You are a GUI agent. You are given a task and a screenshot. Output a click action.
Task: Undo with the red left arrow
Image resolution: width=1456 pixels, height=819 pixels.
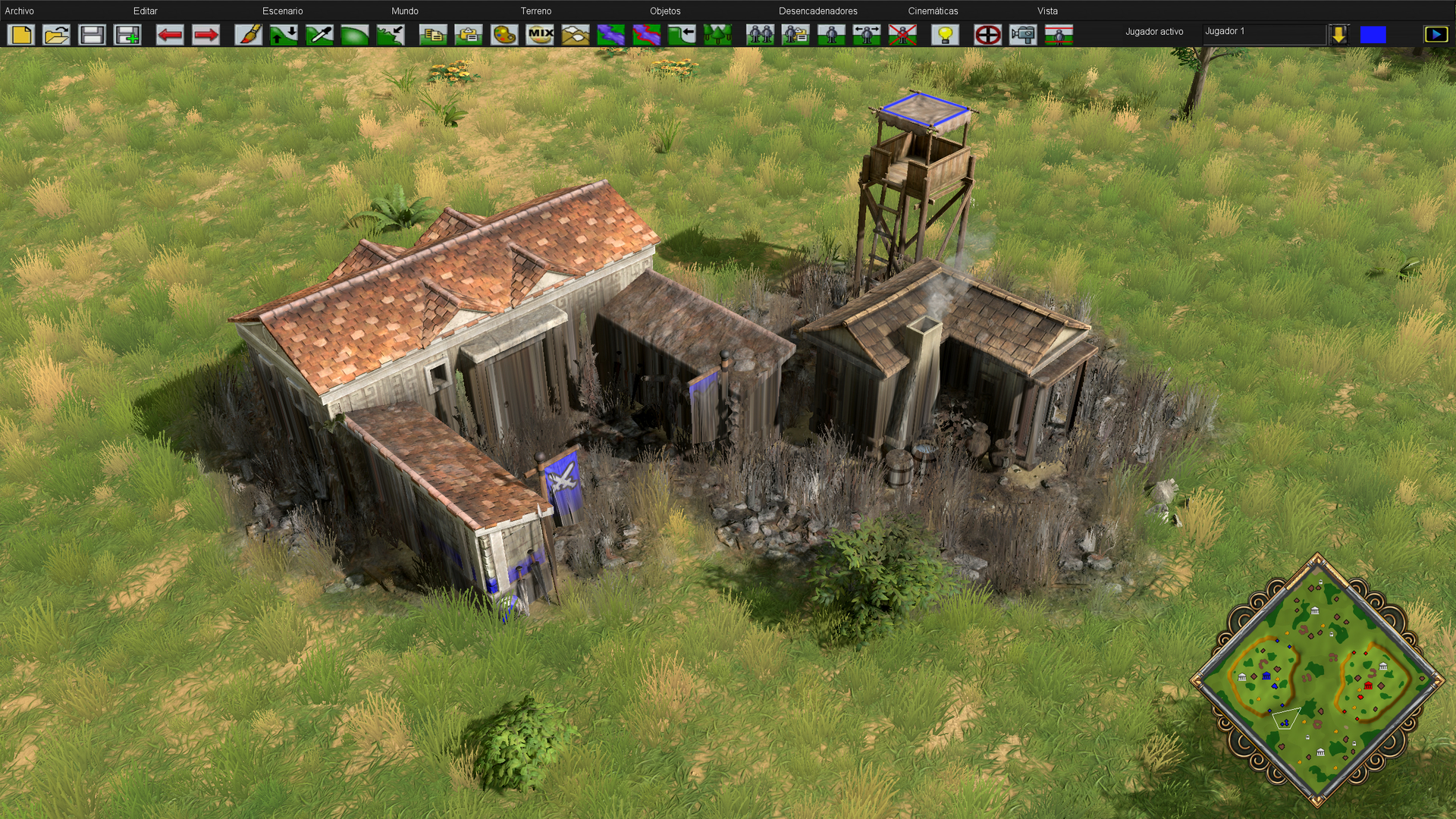(x=170, y=35)
